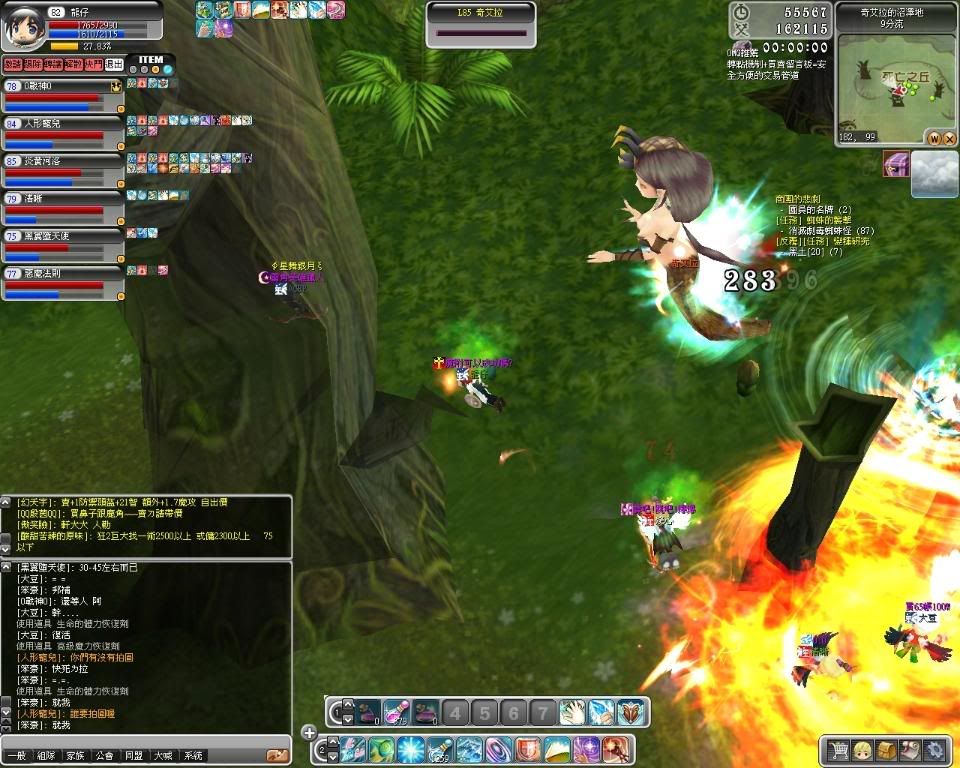Open the purple treasure chest icon

pos(896,164)
